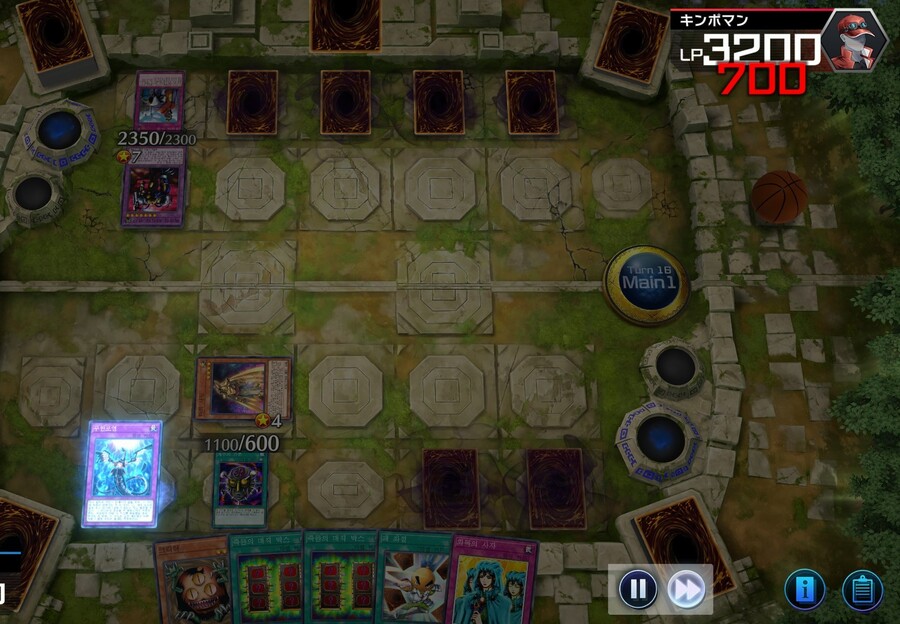Pause the duel playback
The height and width of the screenshot is (624, 900).
638,588
